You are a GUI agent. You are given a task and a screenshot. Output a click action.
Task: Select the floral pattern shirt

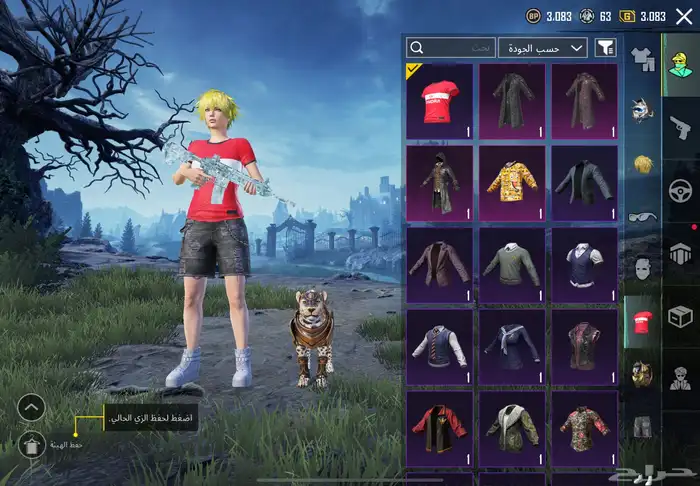[585, 428]
